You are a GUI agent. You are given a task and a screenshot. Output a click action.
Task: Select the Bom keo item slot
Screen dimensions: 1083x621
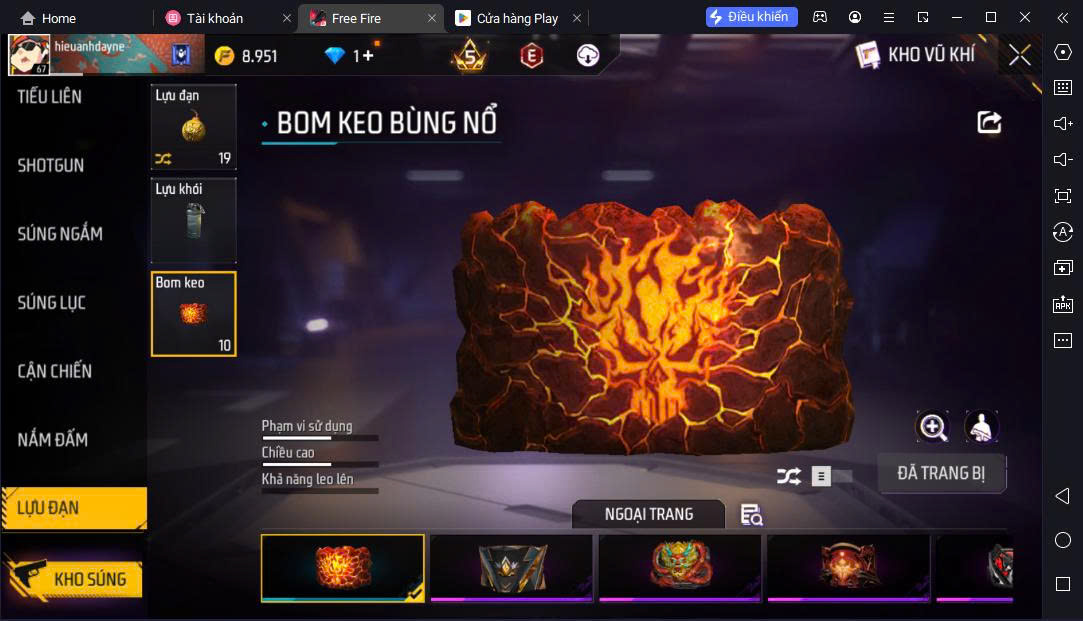pyautogui.click(x=193, y=314)
